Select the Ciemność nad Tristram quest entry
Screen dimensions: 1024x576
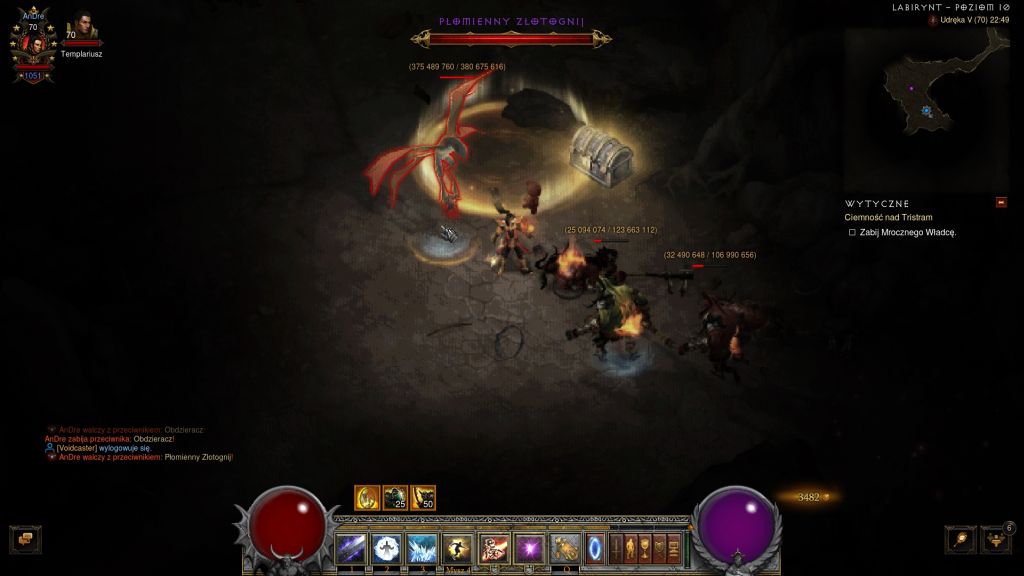coord(888,217)
